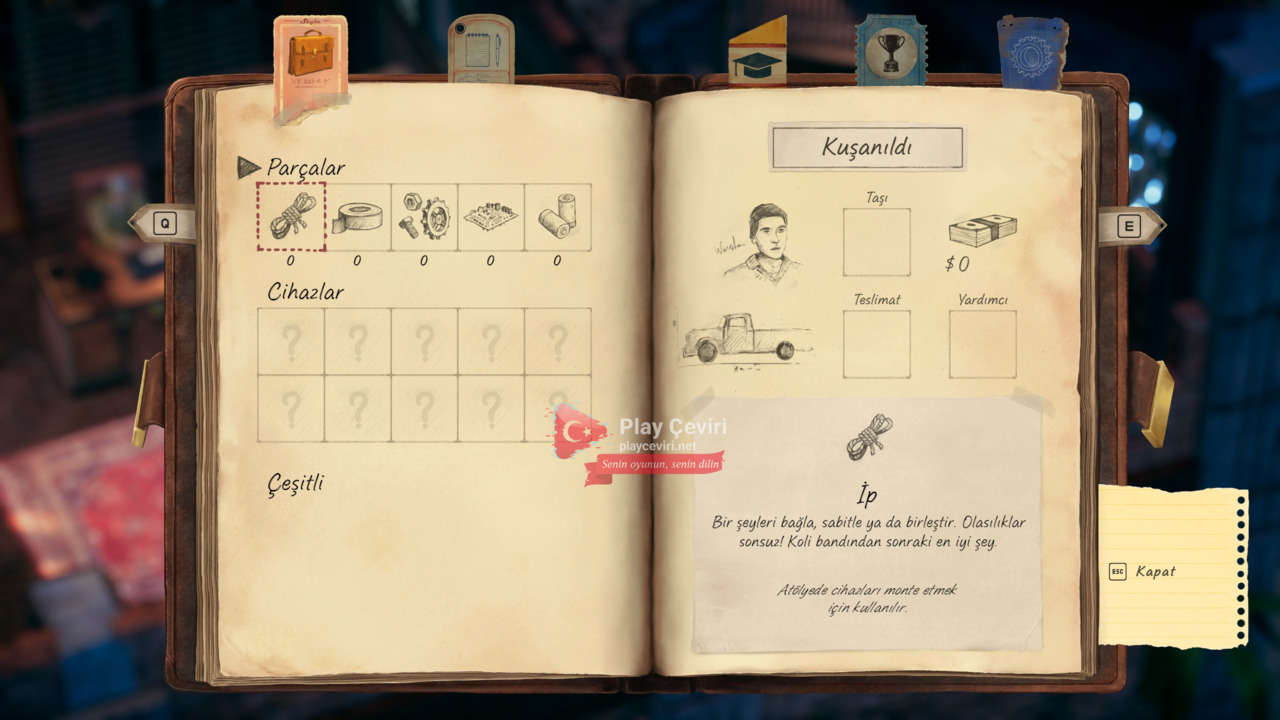Choose the Yardımcı equipment slot
This screenshot has height=720, width=1280.
click(x=982, y=344)
